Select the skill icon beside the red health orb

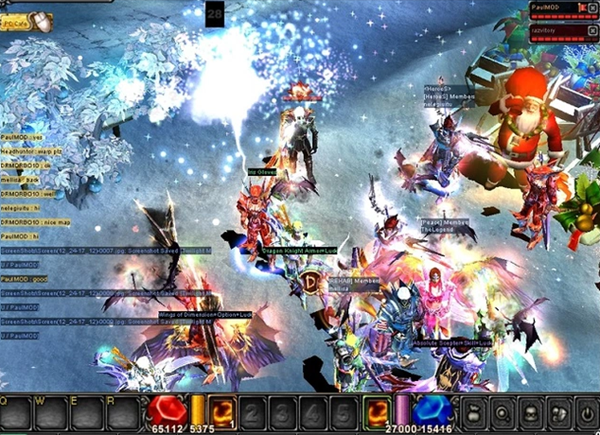[x=221, y=411]
